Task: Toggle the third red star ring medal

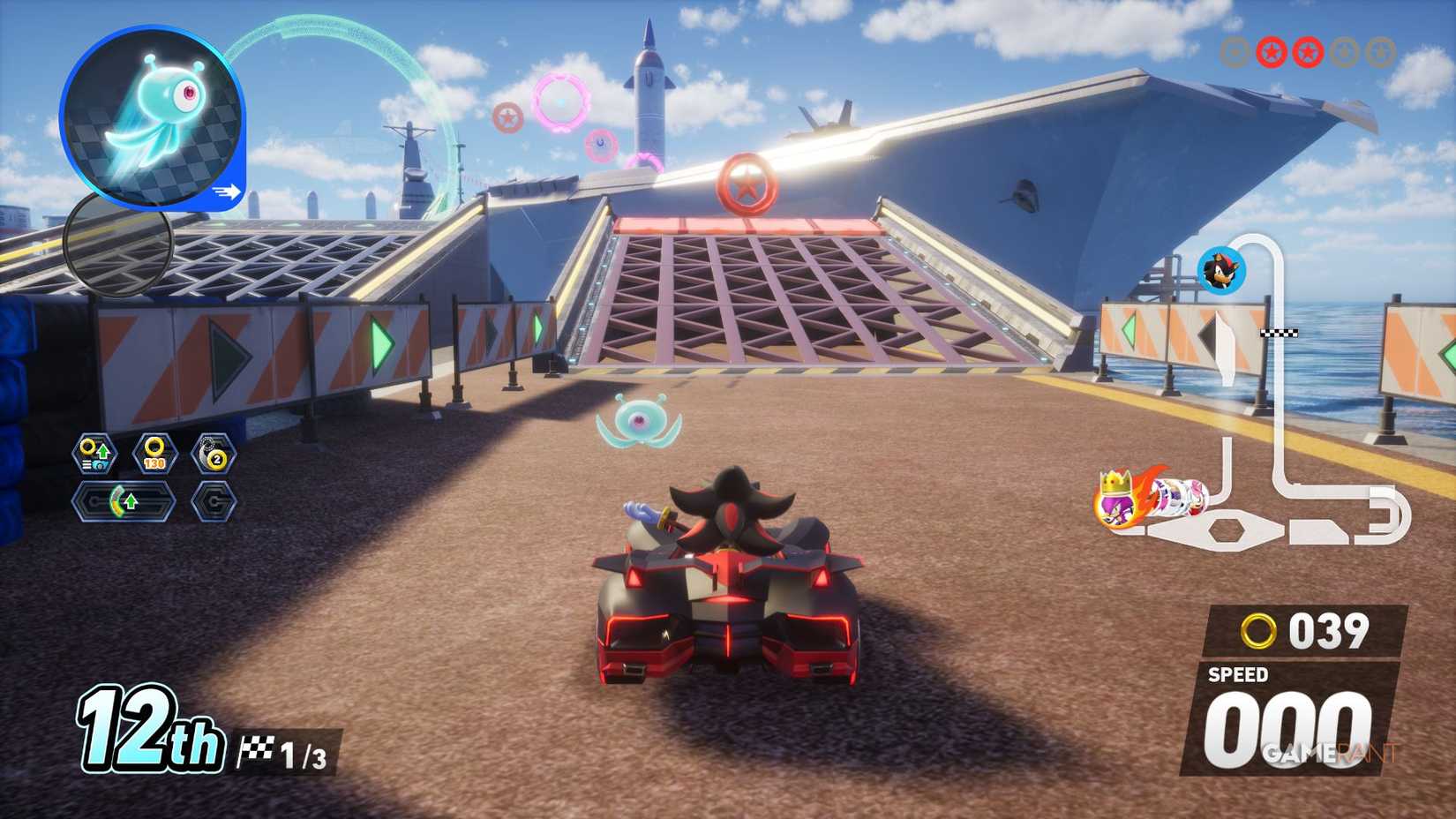Action: tap(1306, 52)
